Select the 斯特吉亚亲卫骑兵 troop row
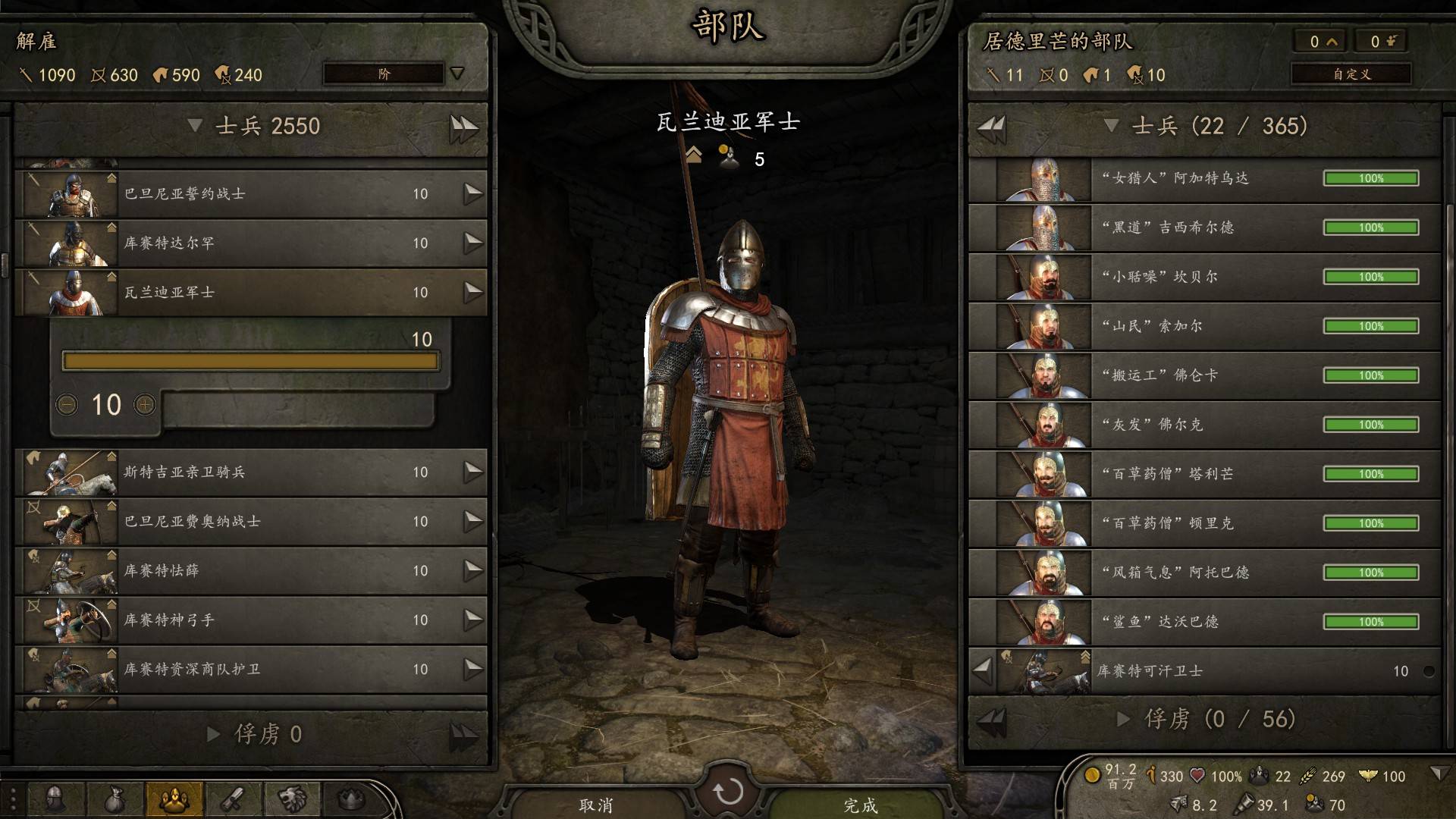 250,472
